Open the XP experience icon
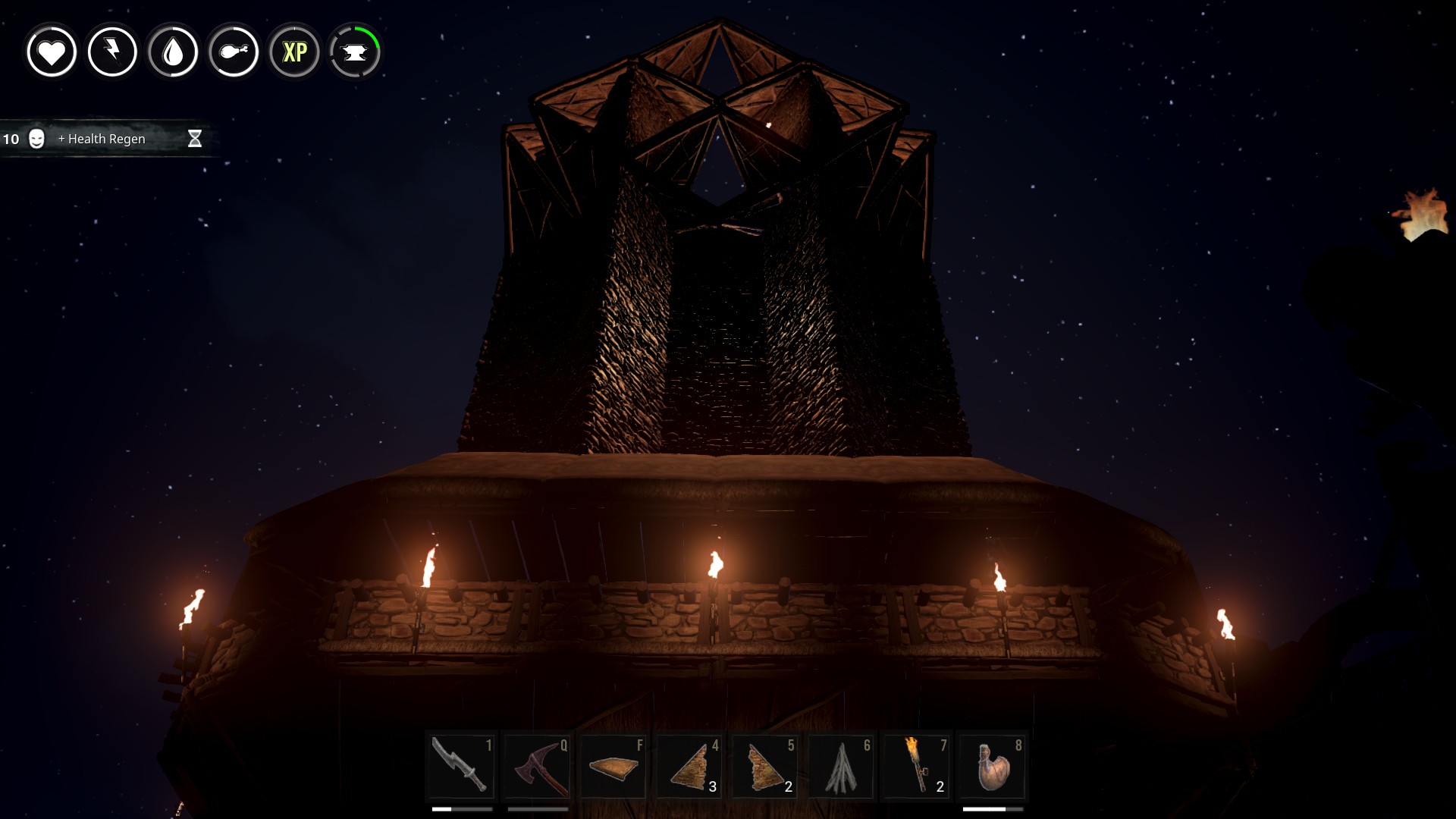 pyautogui.click(x=294, y=52)
